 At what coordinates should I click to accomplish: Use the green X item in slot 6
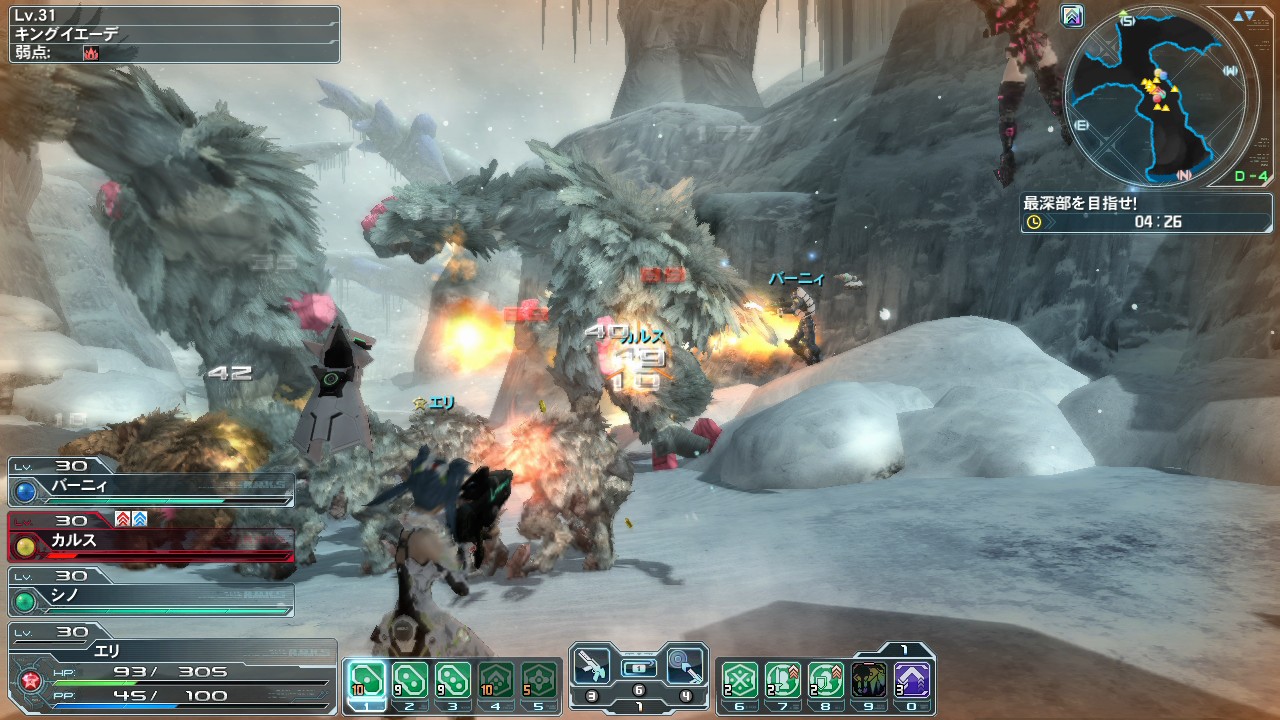pos(739,681)
